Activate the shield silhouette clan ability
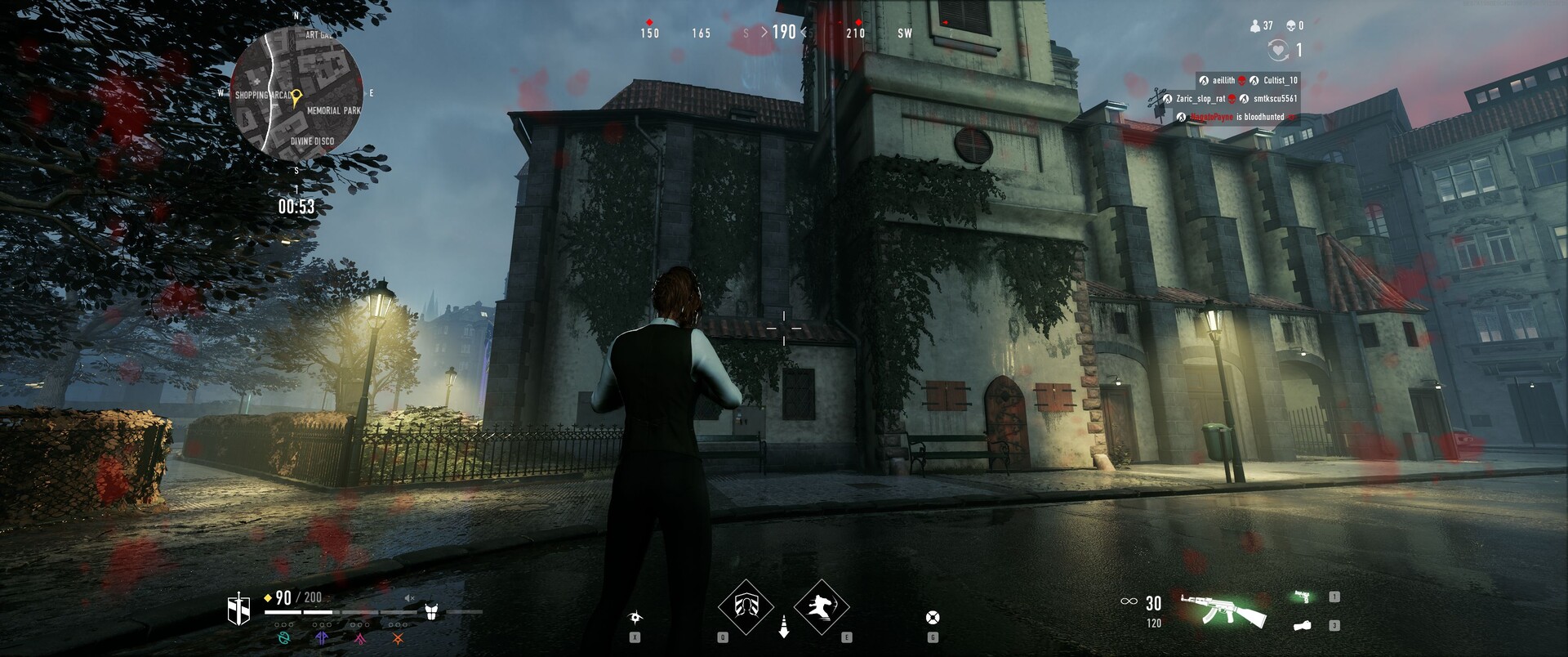 tap(746, 606)
